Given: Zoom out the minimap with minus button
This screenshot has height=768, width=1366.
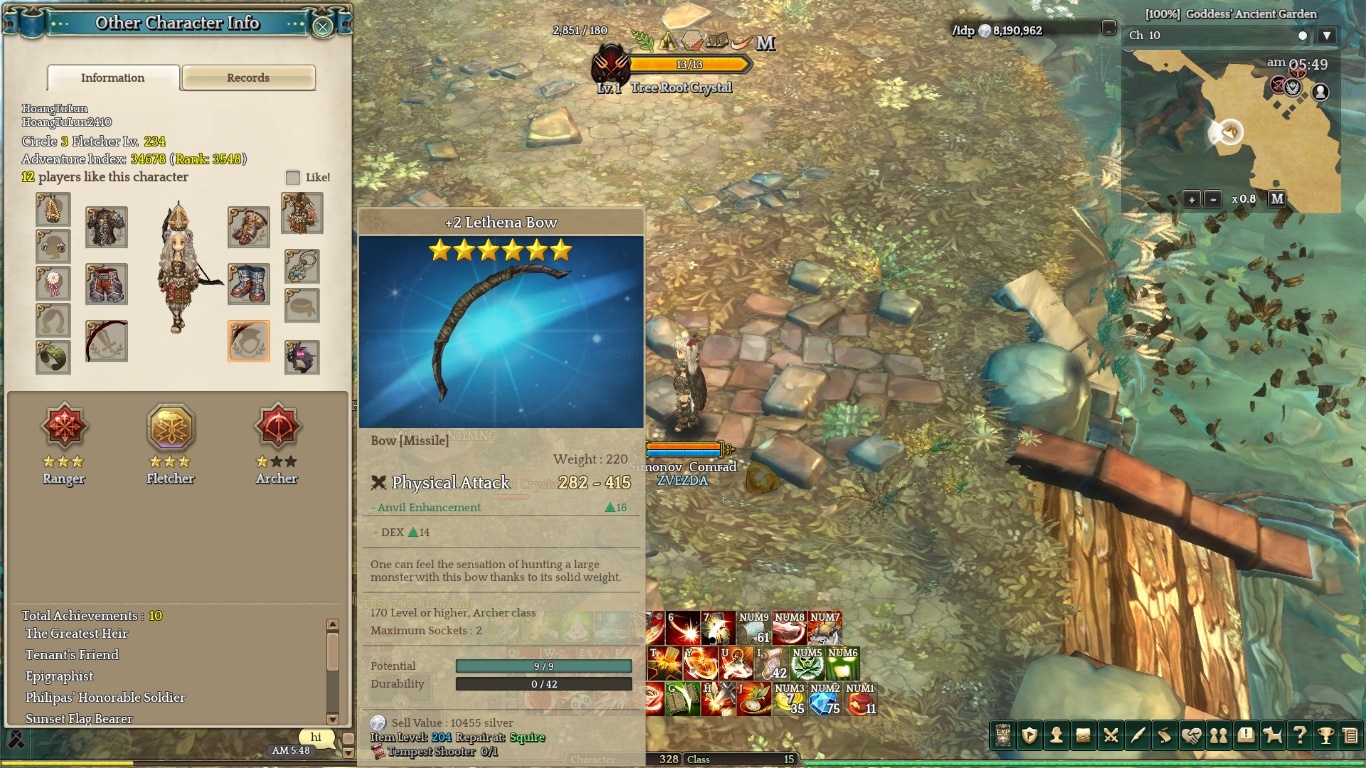Looking at the screenshot, I should [1212, 199].
